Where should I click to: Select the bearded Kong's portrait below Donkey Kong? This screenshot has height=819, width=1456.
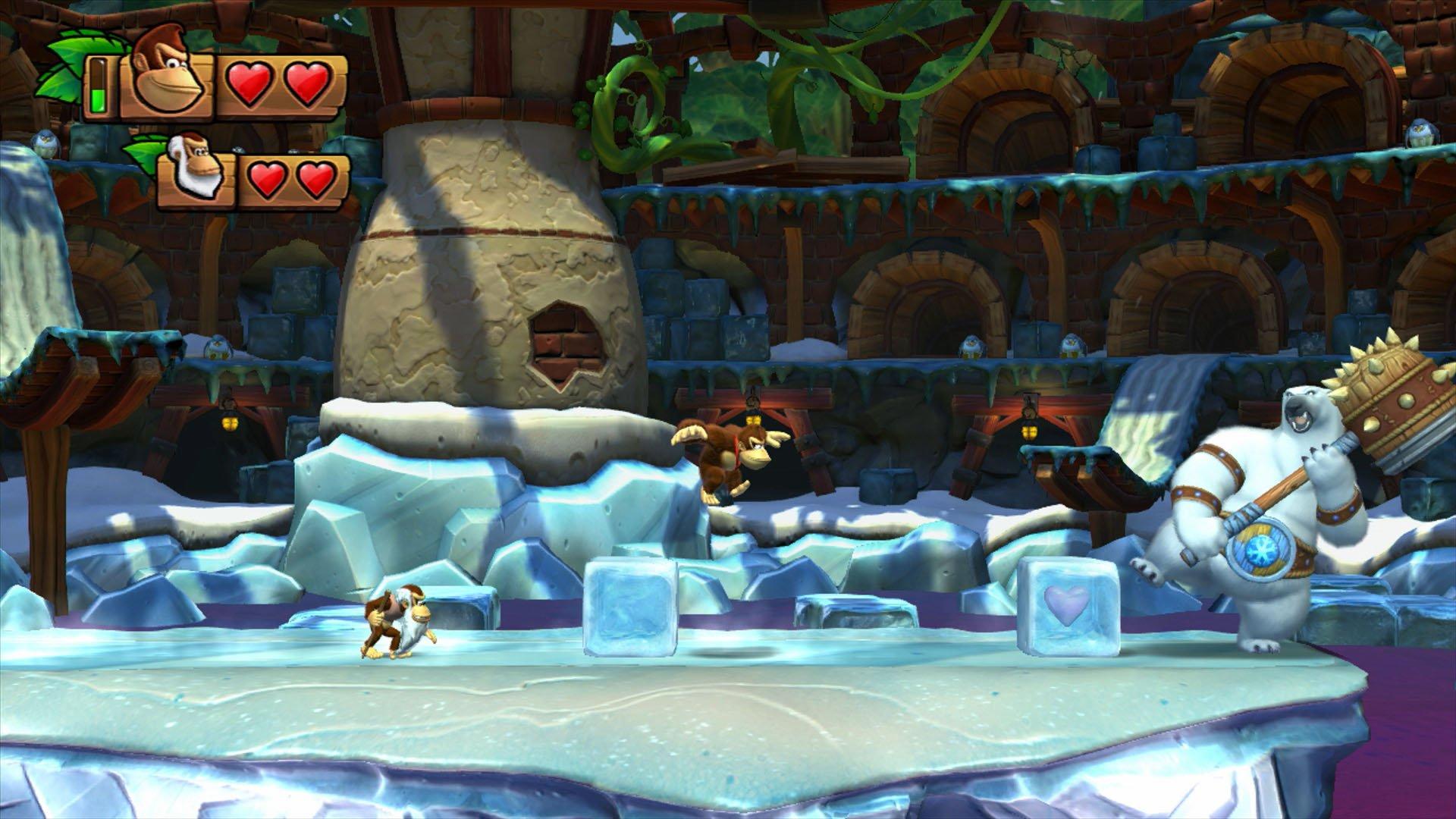click(196, 171)
